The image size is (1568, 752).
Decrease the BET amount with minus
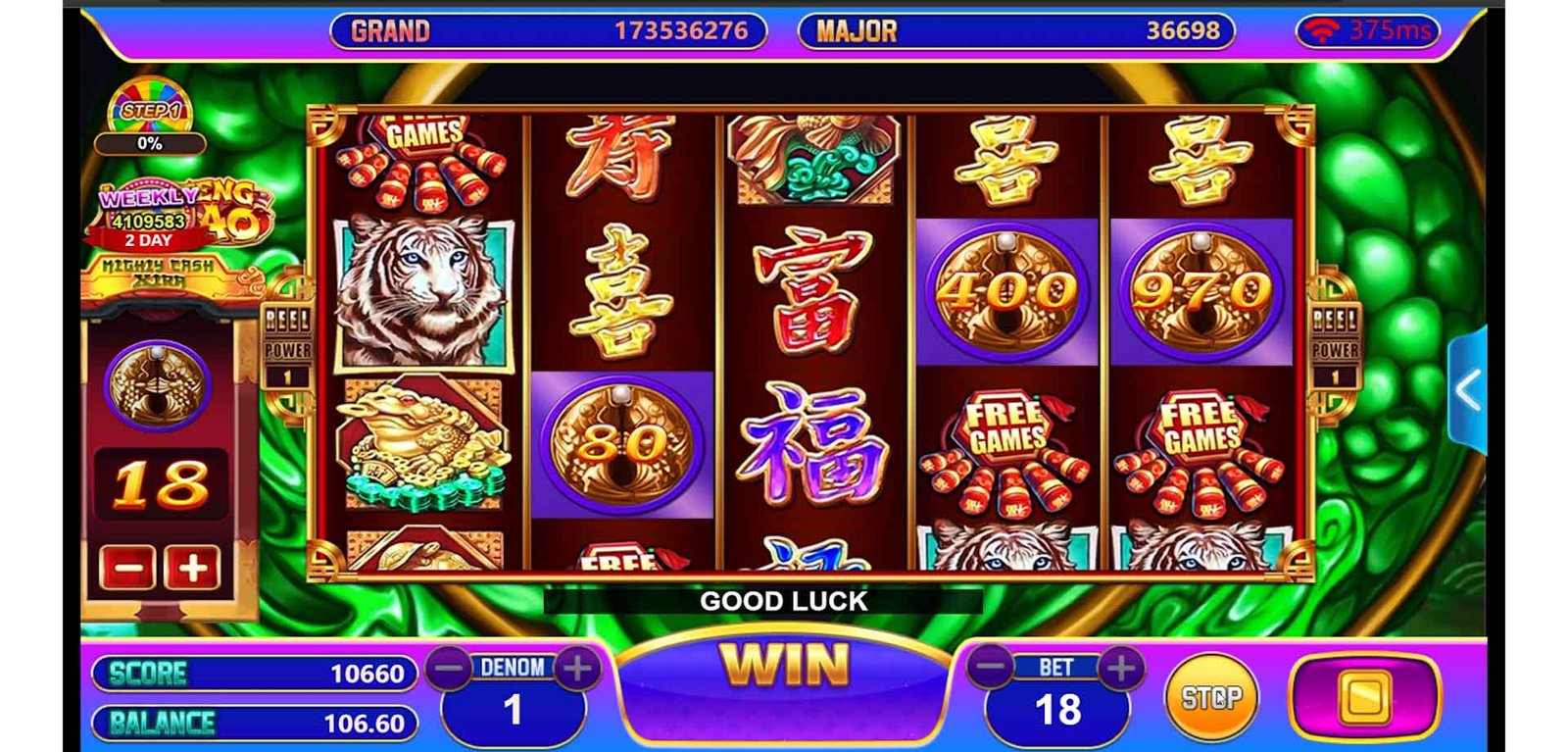coord(992,668)
